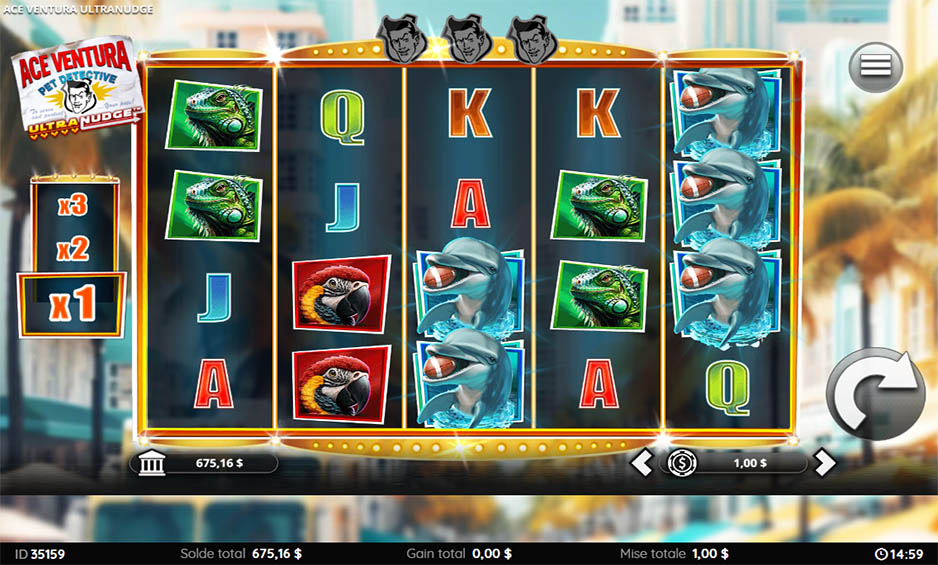The image size is (938, 565).
Task: Open the hamburger menu
Action: pos(875,67)
